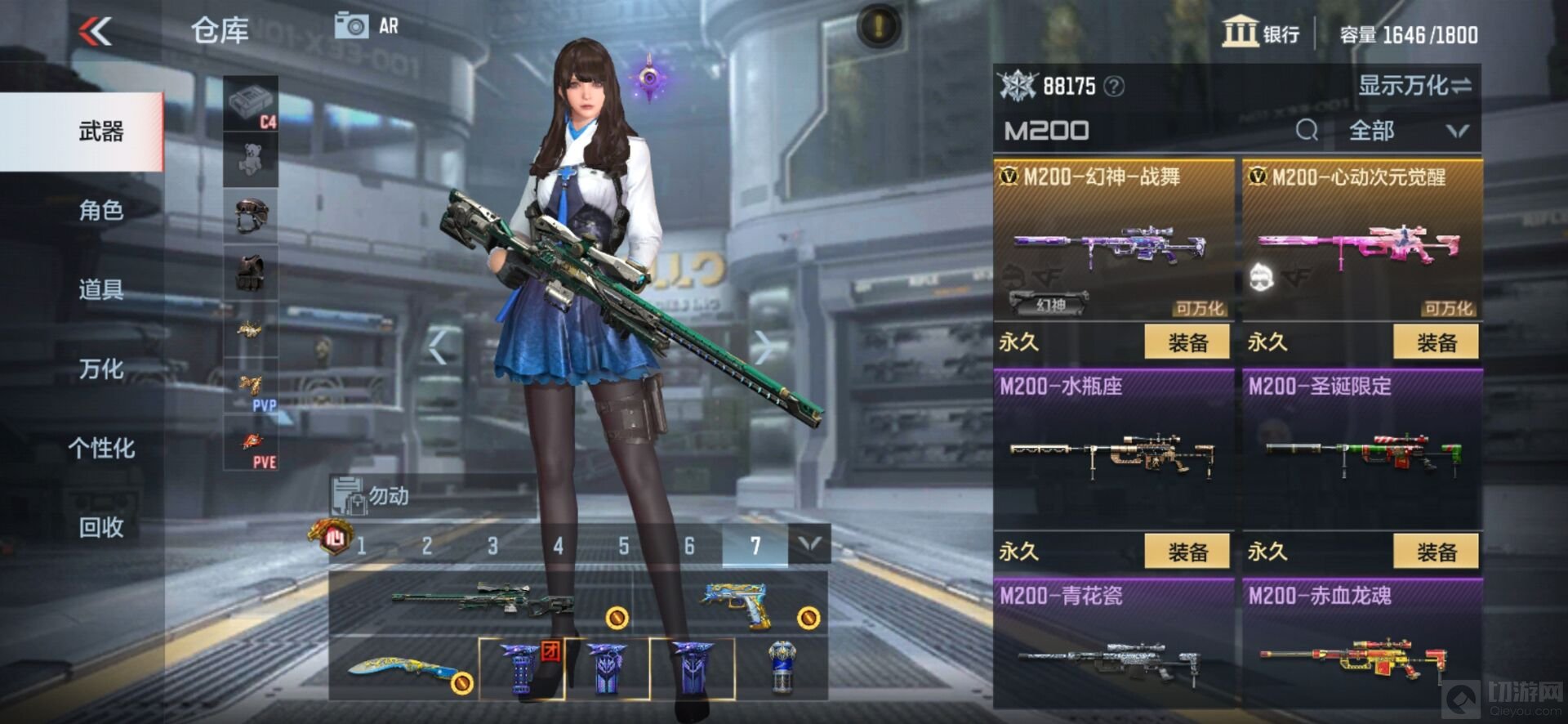Go to the 回收 recycle tab
Image resolution: width=1568 pixels, height=724 pixels.
click(x=100, y=527)
